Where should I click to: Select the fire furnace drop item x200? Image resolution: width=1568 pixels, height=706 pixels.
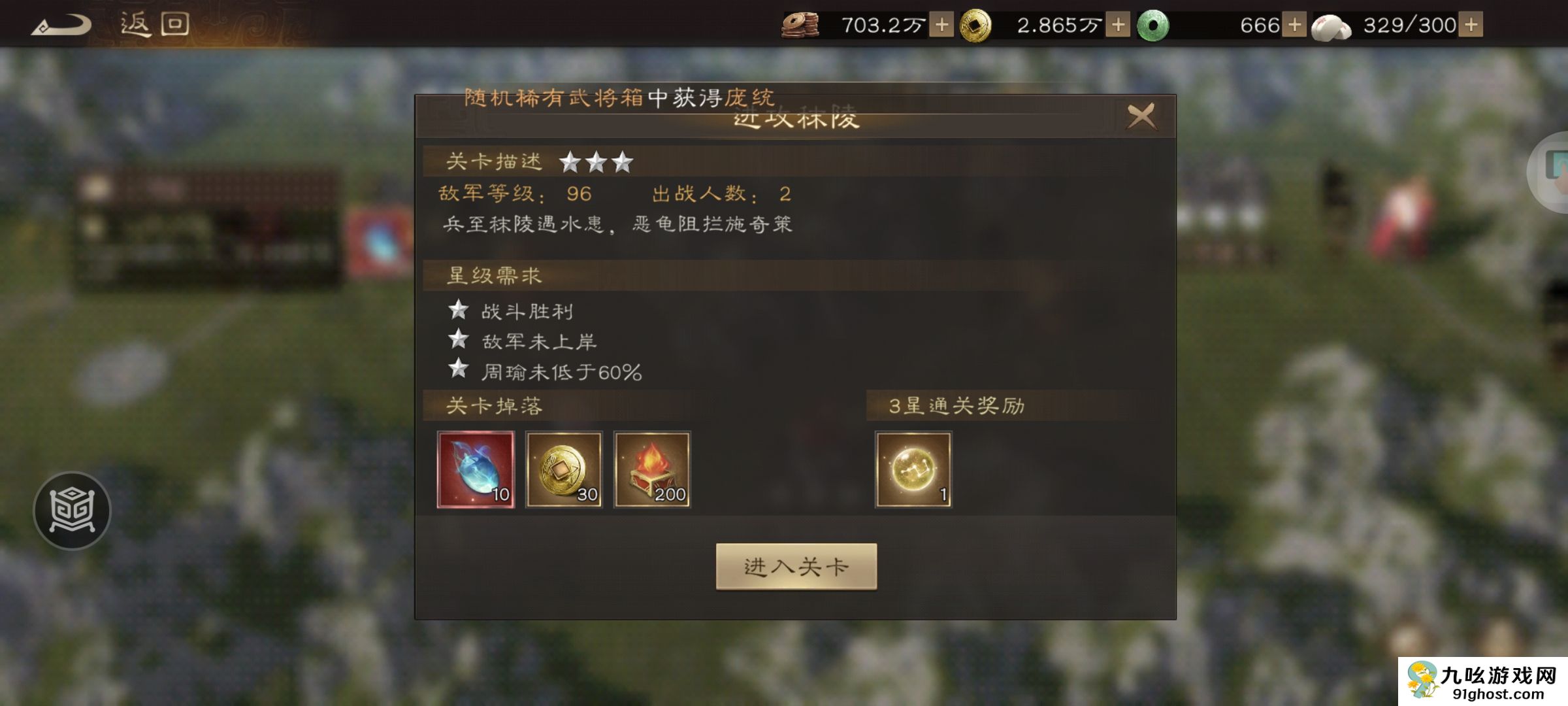[x=653, y=469]
